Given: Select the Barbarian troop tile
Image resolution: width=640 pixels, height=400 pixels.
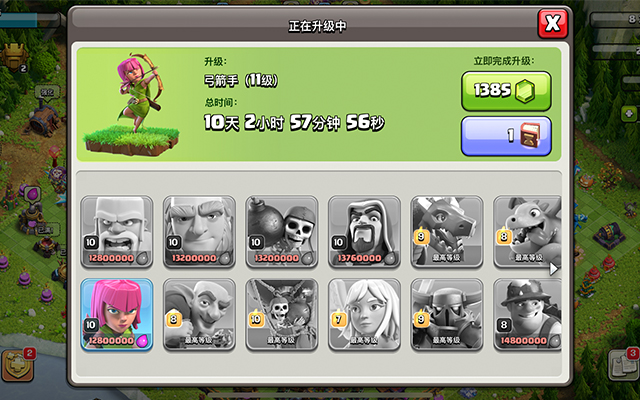Looking at the screenshot, I should (x=117, y=231).
